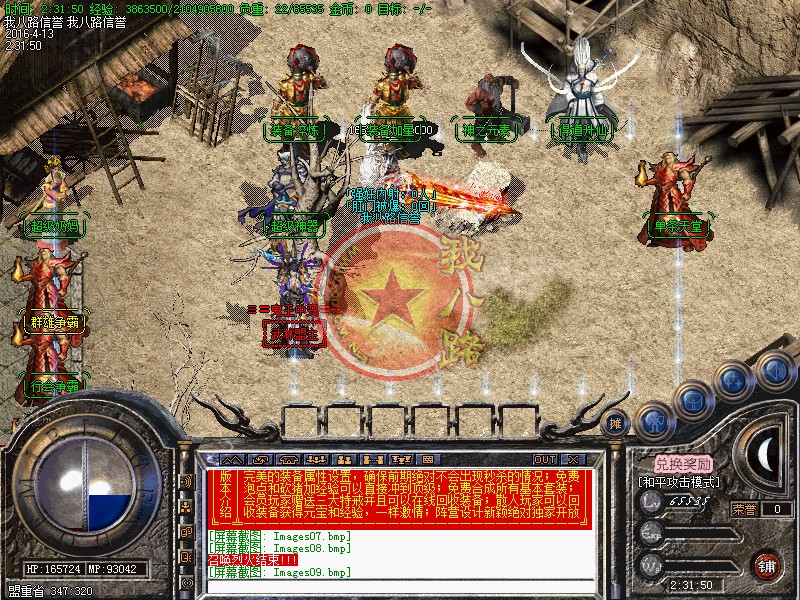The width and height of the screenshot is (800, 600).
Task: Open the character status round button
Action: click(x=654, y=420)
